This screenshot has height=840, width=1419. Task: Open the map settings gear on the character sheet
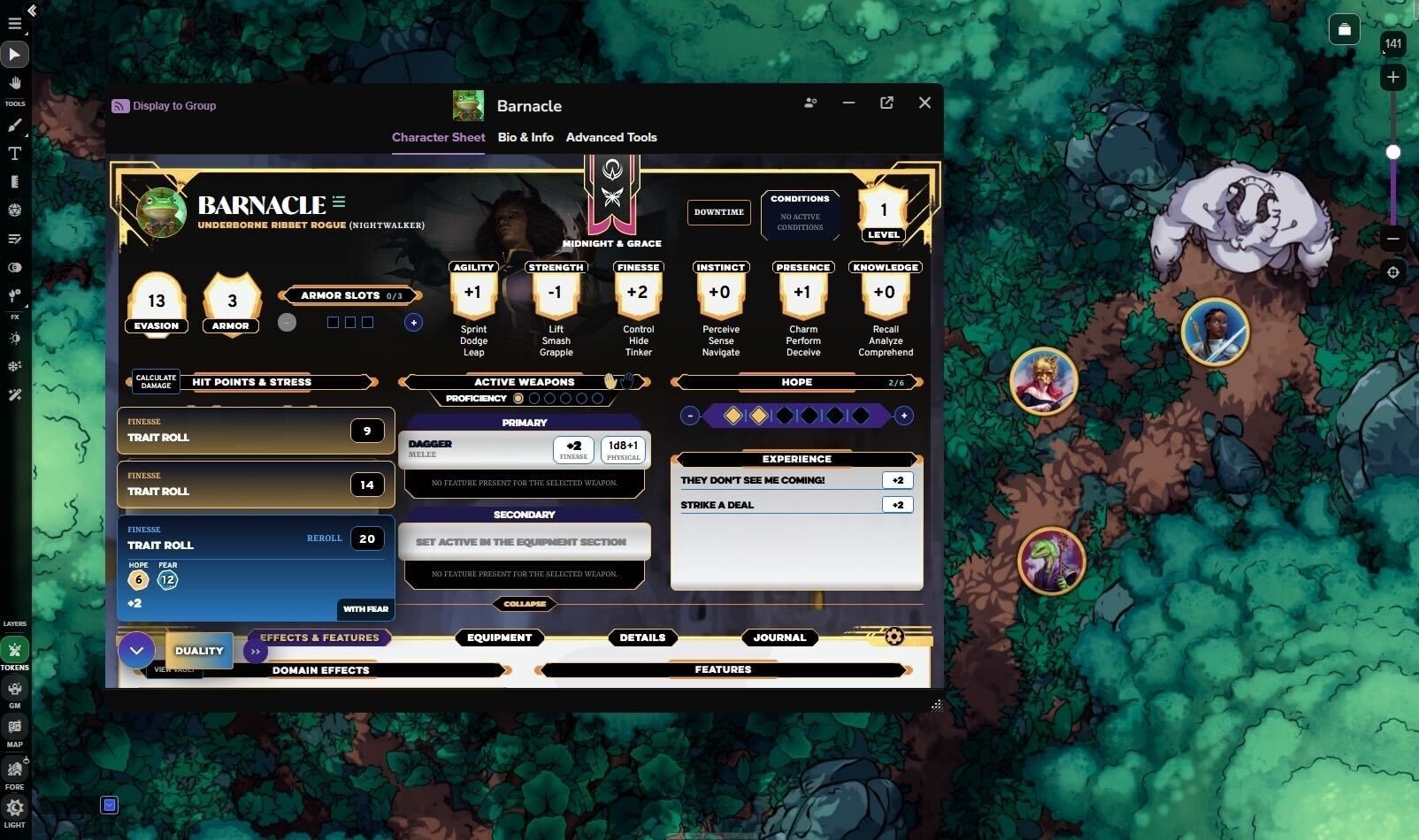coord(894,636)
